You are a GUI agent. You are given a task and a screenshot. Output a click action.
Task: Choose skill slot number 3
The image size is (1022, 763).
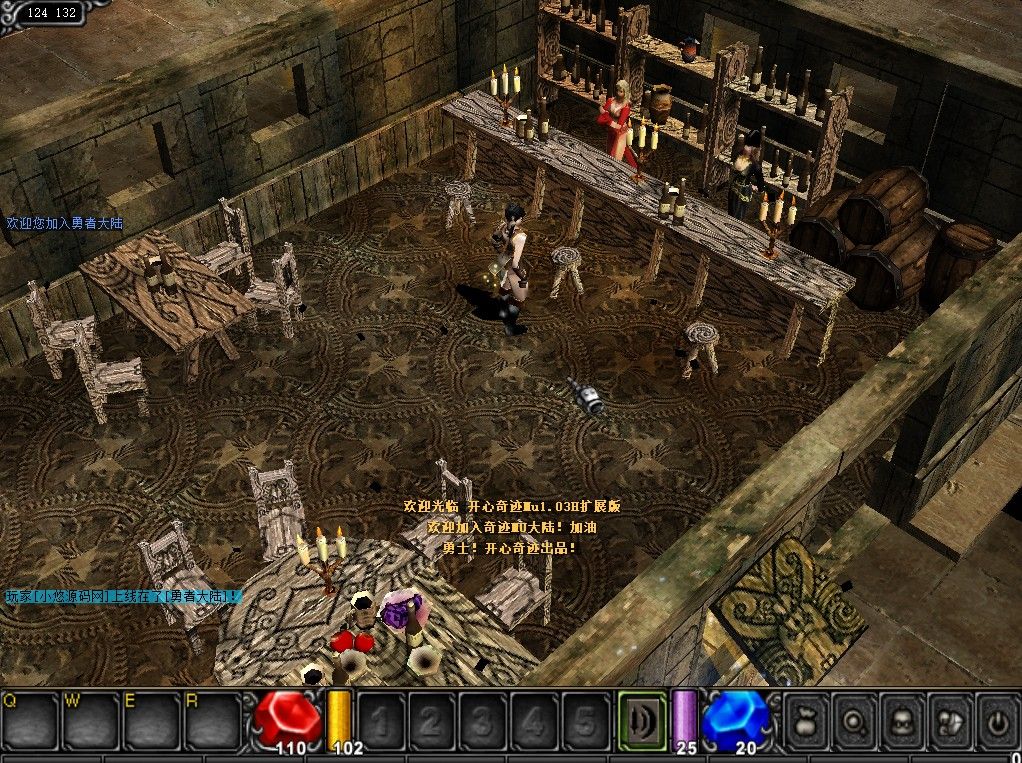tap(483, 720)
